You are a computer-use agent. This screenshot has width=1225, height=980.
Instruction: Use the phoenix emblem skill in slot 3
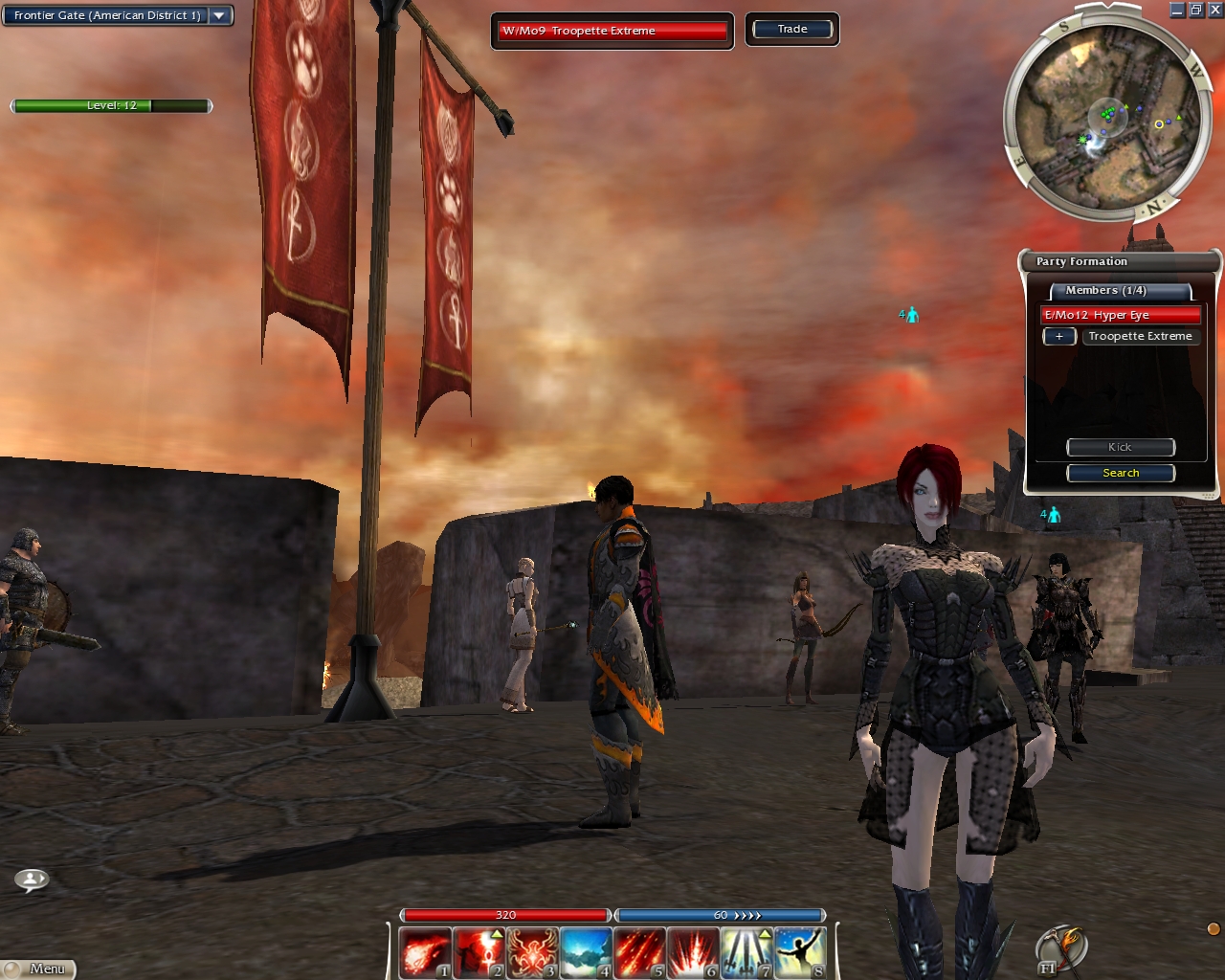[531, 953]
